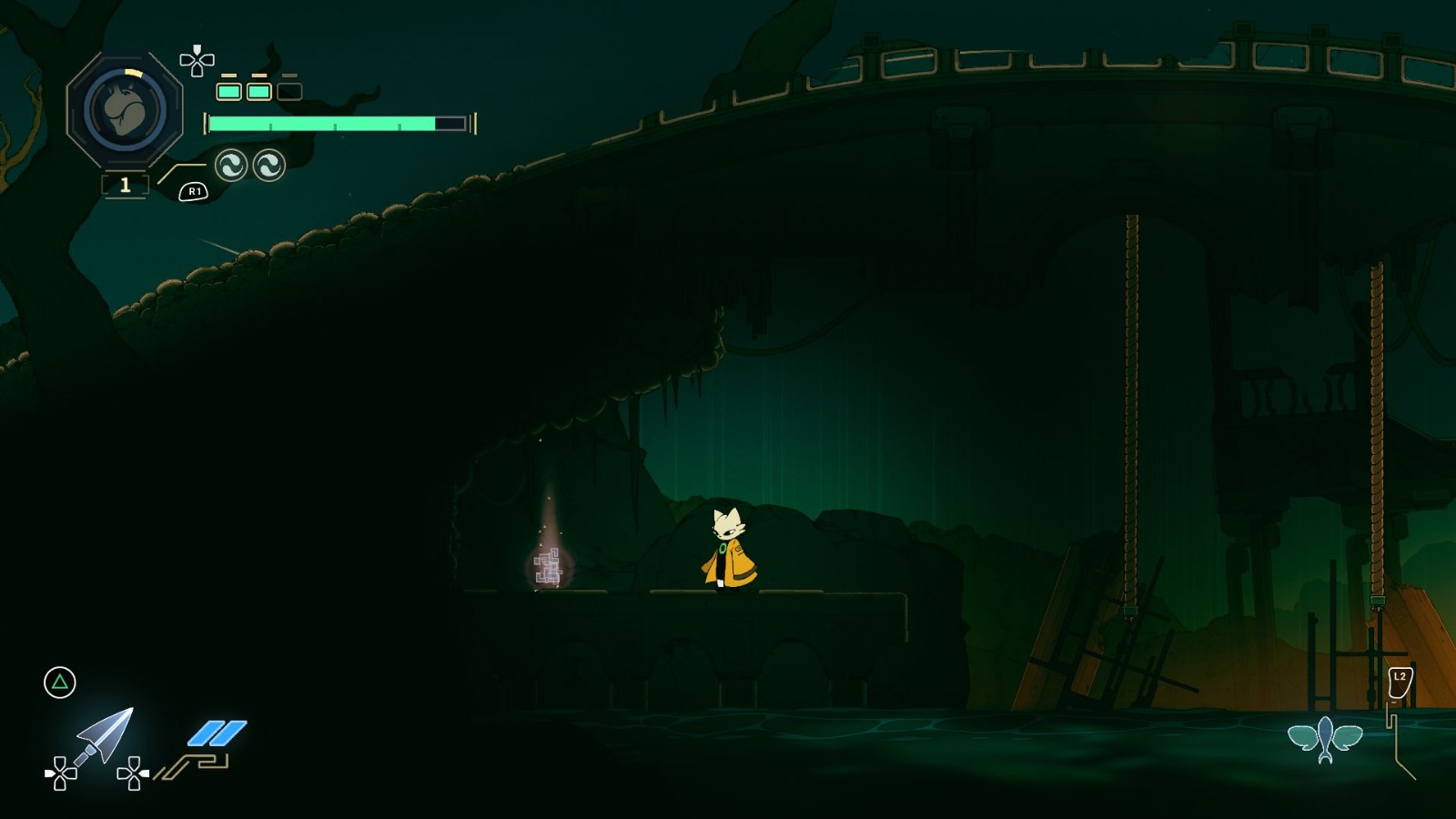Click the right d-pad prompt beside the dash icon
The image size is (1456, 819).
[x=135, y=772]
